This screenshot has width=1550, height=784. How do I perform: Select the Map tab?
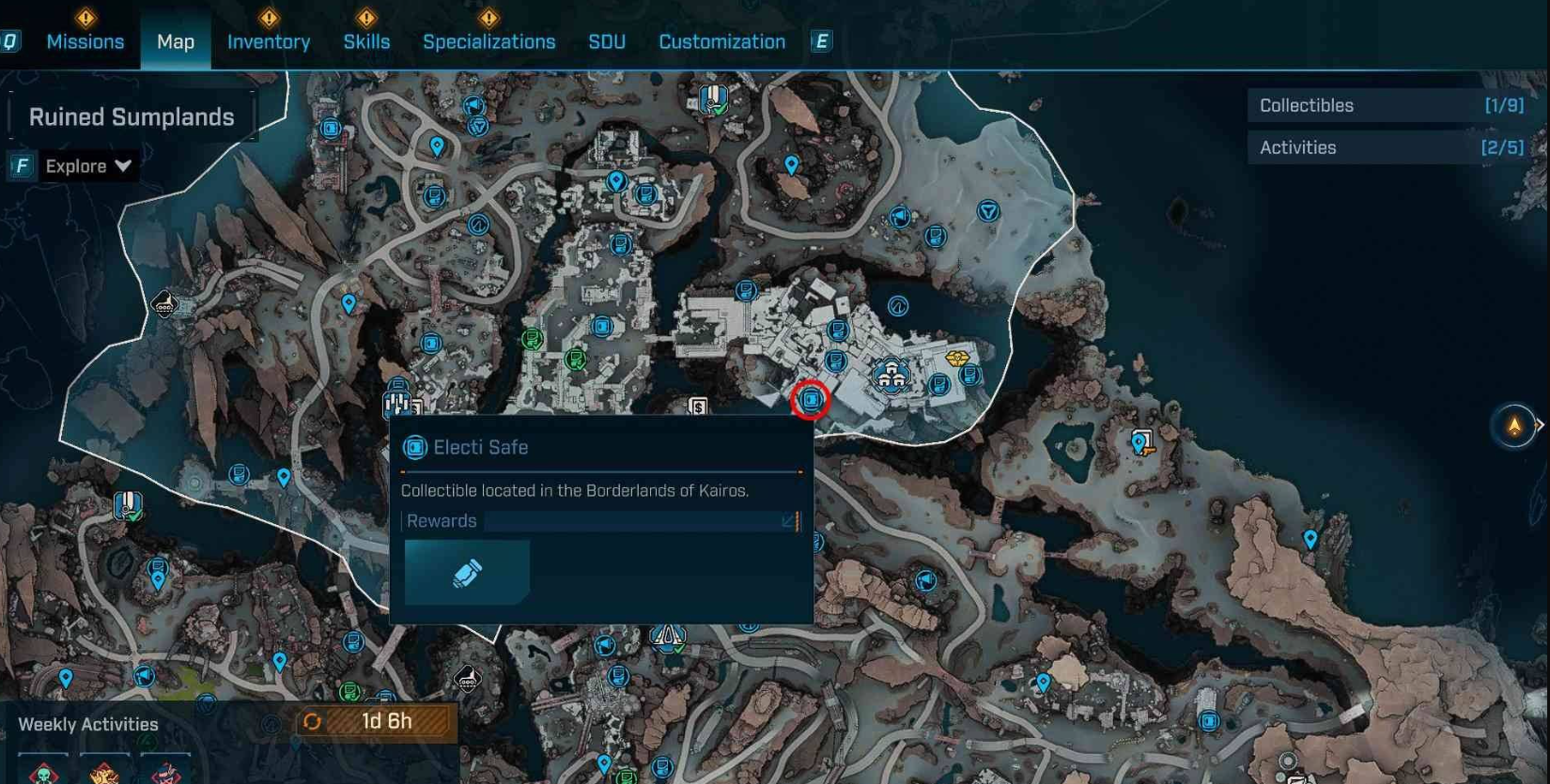176,42
